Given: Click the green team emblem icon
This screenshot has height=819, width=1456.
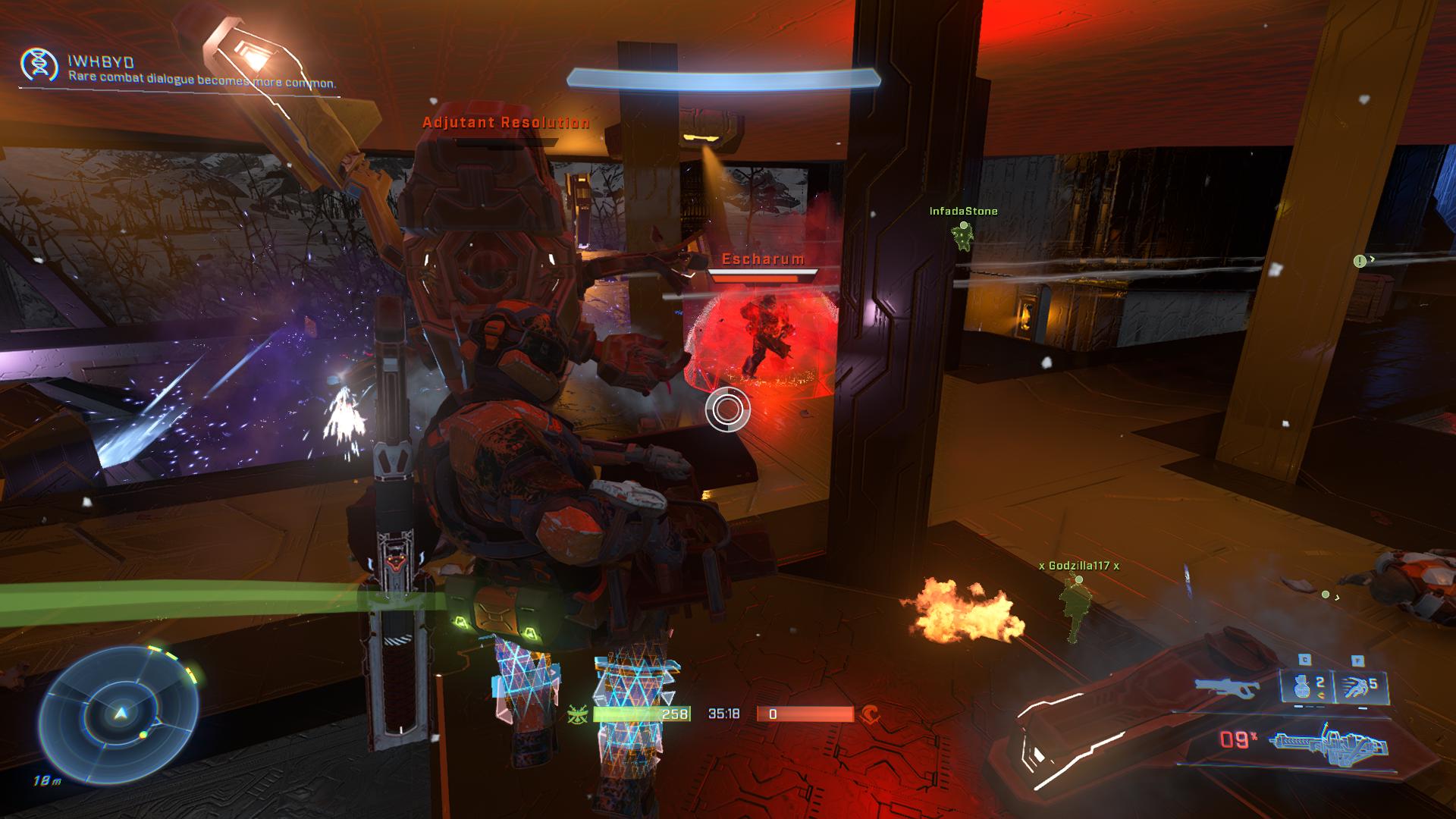Looking at the screenshot, I should coord(578,714).
